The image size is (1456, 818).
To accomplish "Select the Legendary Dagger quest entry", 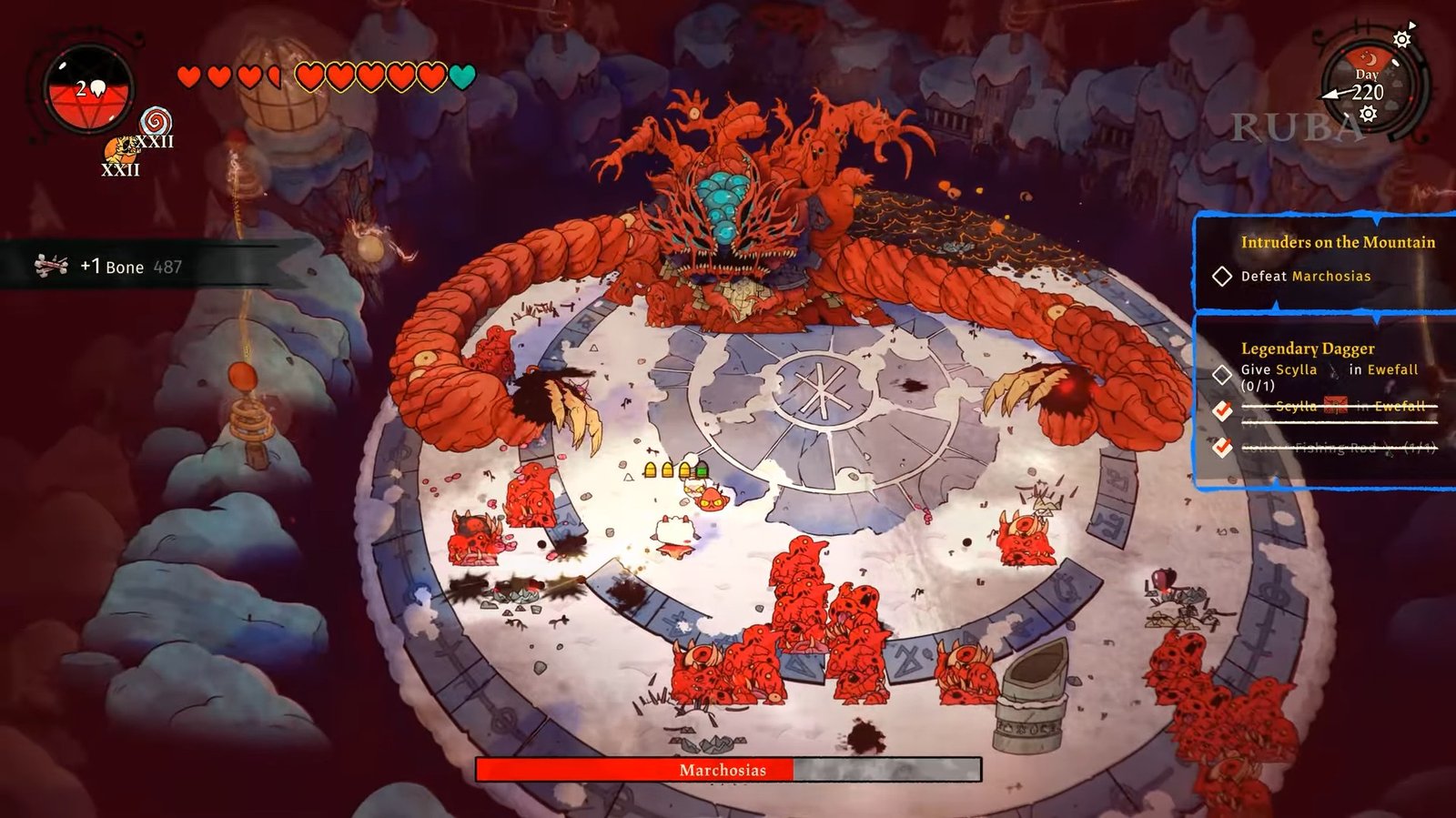I will coord(1307,348).
